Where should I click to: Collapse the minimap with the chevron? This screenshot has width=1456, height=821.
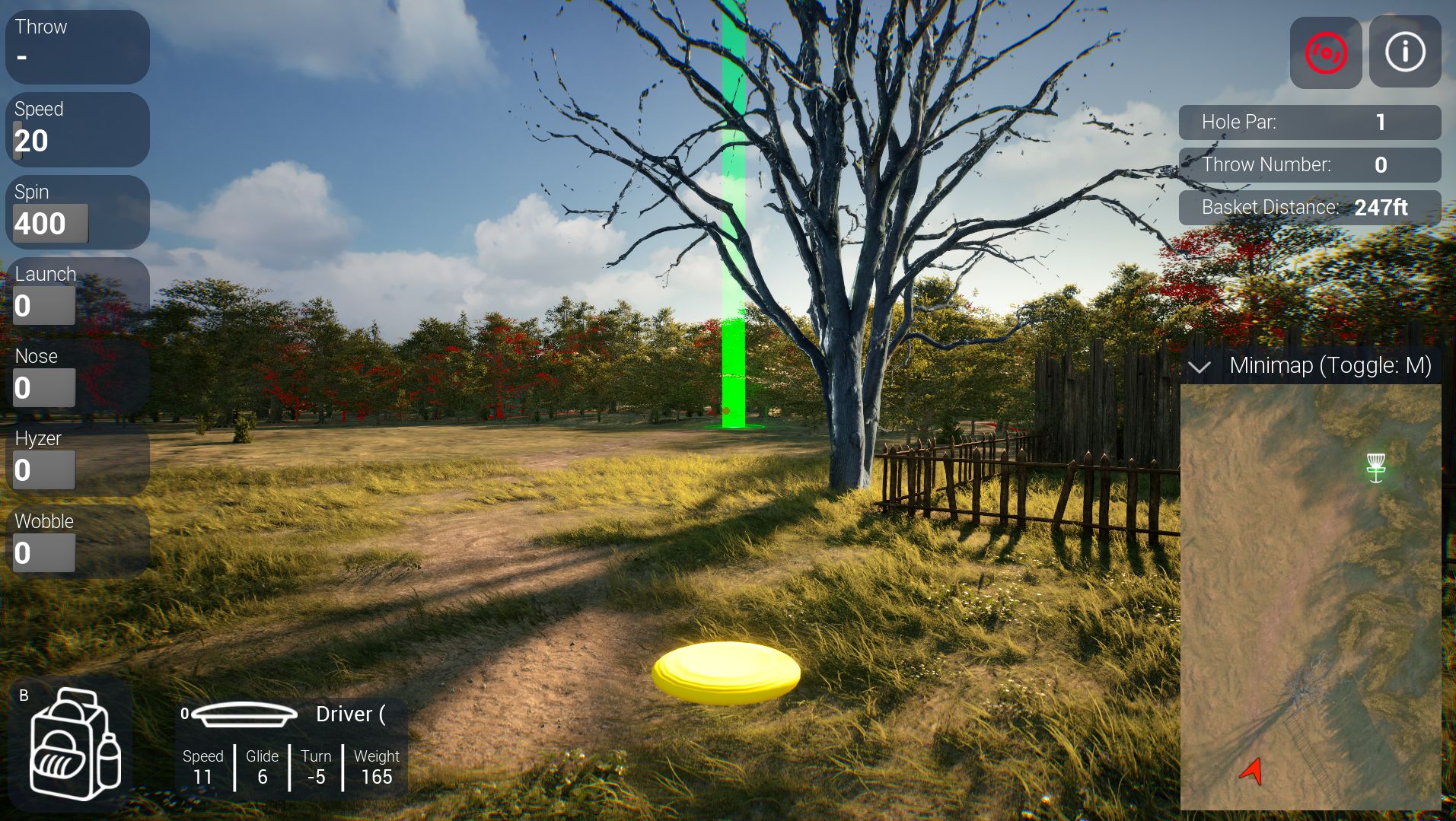(1202, 367)
